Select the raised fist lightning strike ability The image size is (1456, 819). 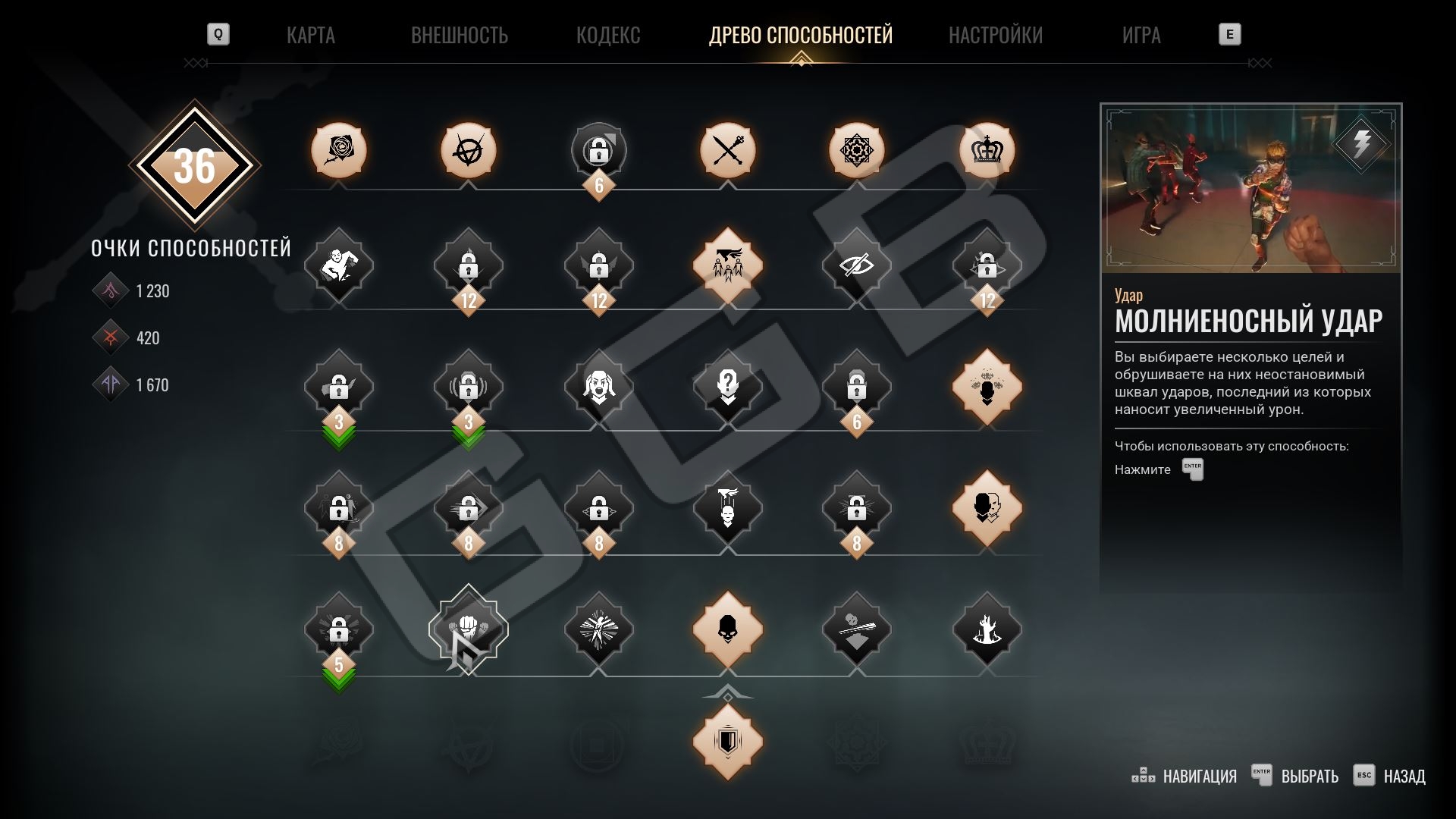[x=469, y=629]
